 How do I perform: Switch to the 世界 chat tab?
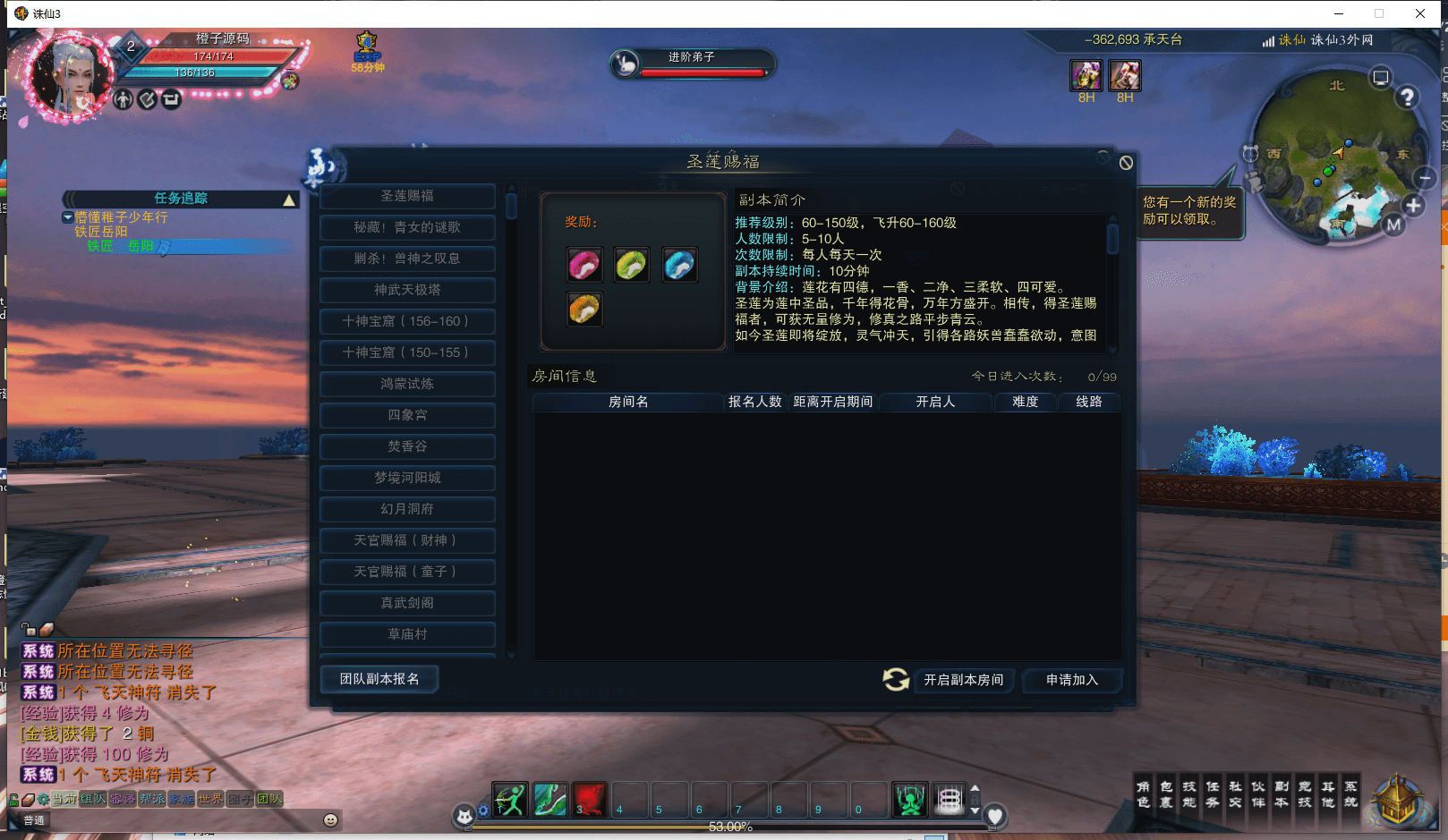(209, 799)
